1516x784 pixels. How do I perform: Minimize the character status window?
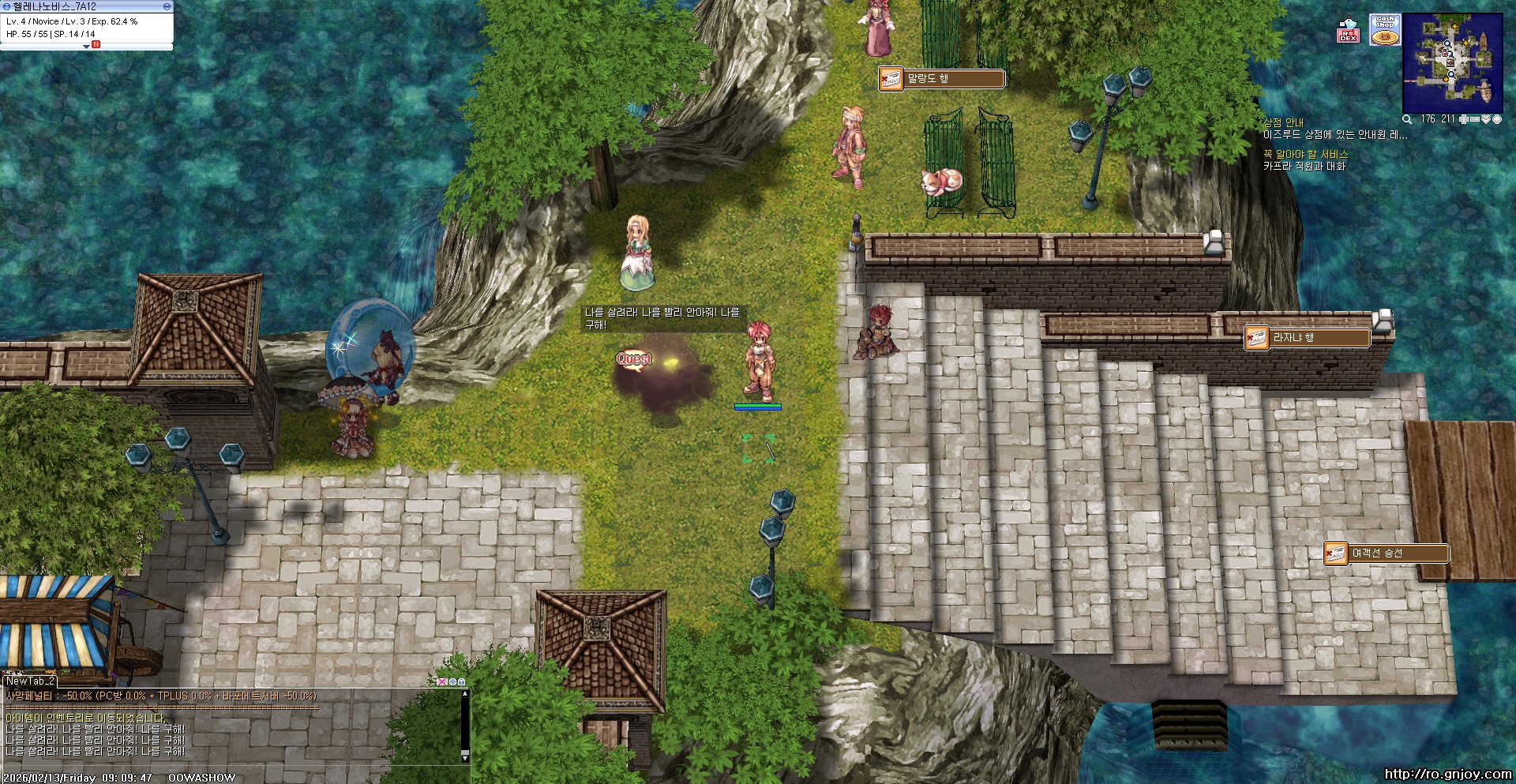[167, 6]
